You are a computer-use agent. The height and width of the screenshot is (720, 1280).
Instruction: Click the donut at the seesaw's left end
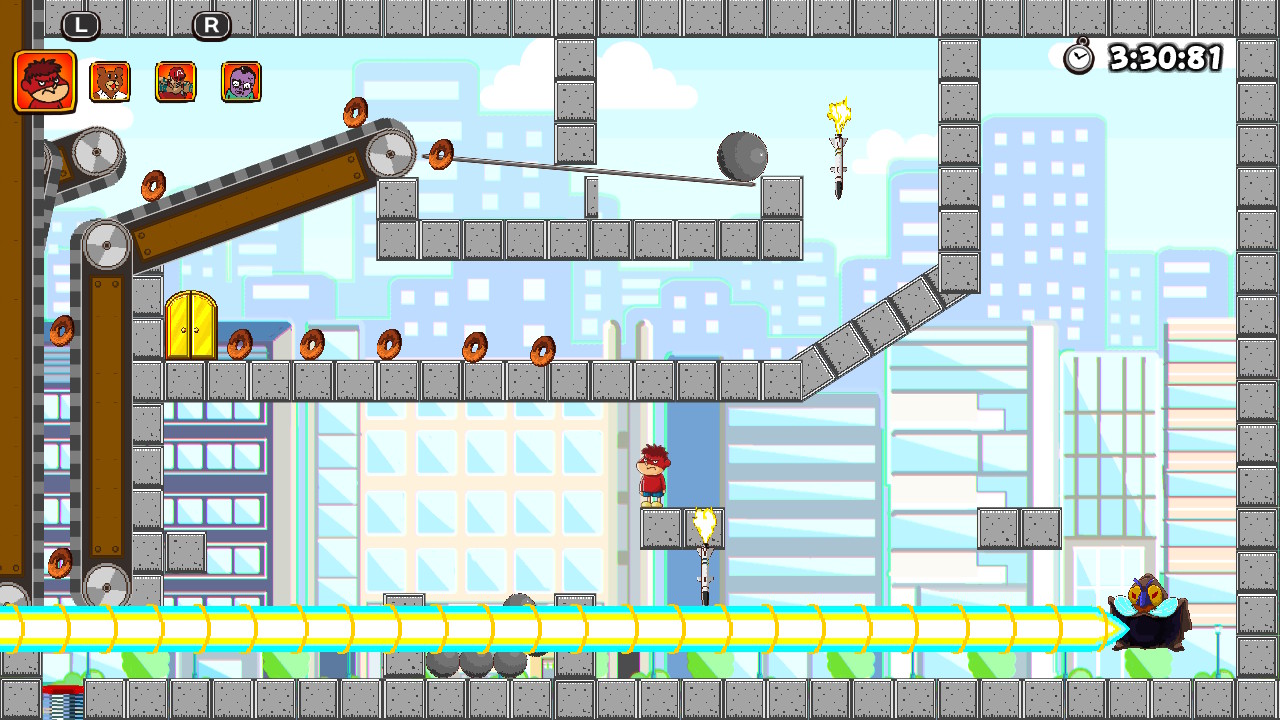tap(441, 156)
